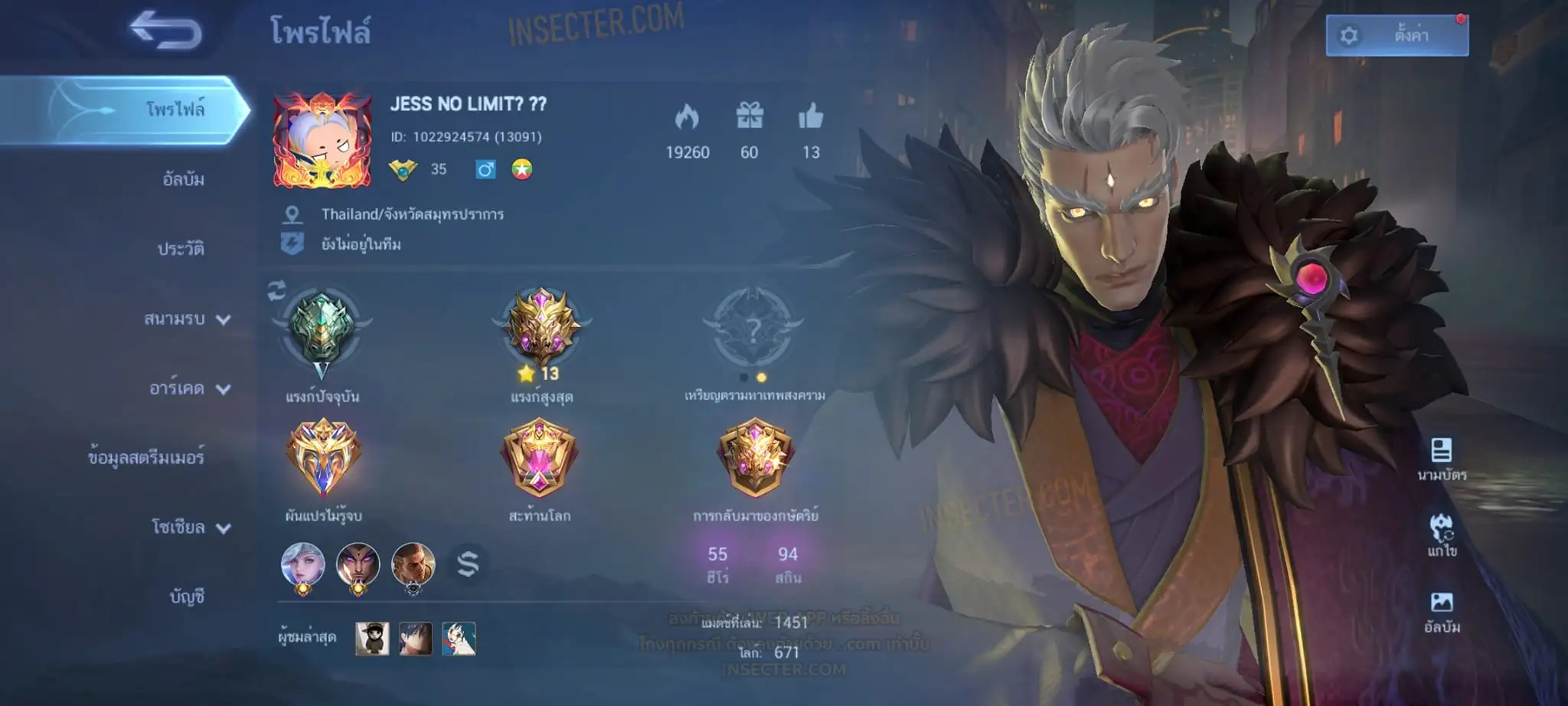Open the ตั้งค่า settings button

coord(1396,35)
